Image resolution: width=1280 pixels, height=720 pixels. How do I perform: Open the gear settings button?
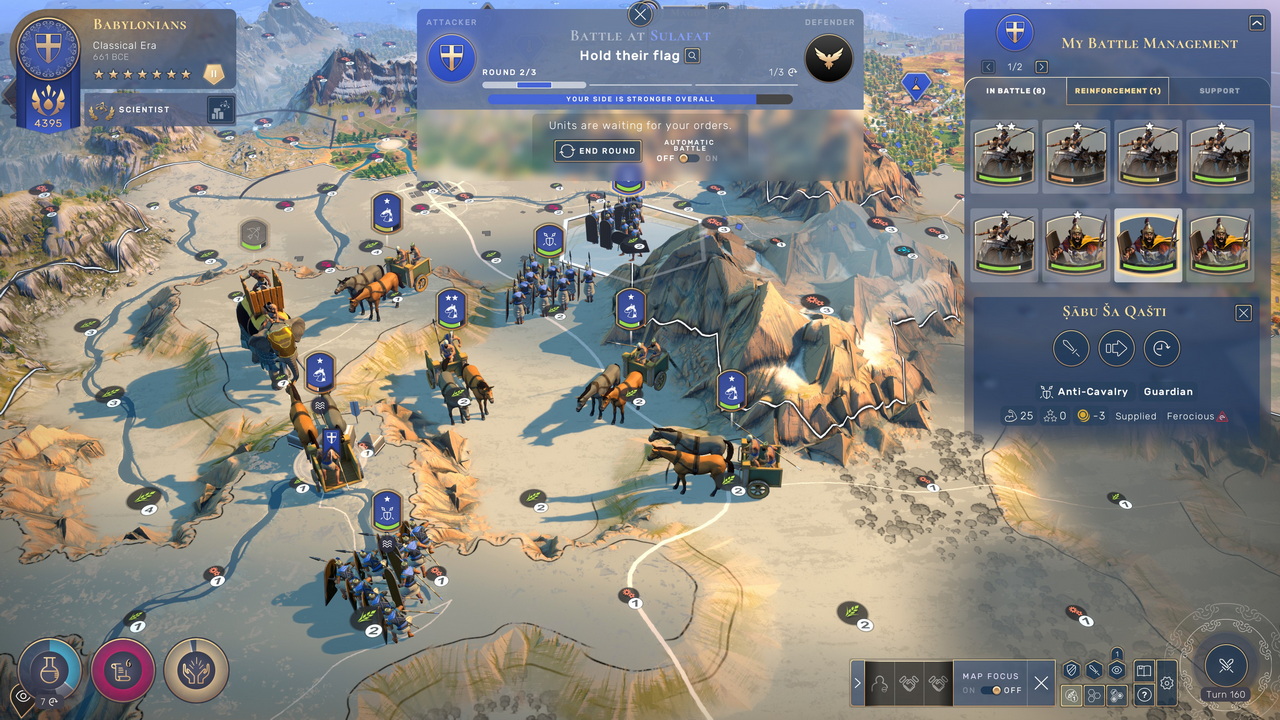tap(1167, 684)
